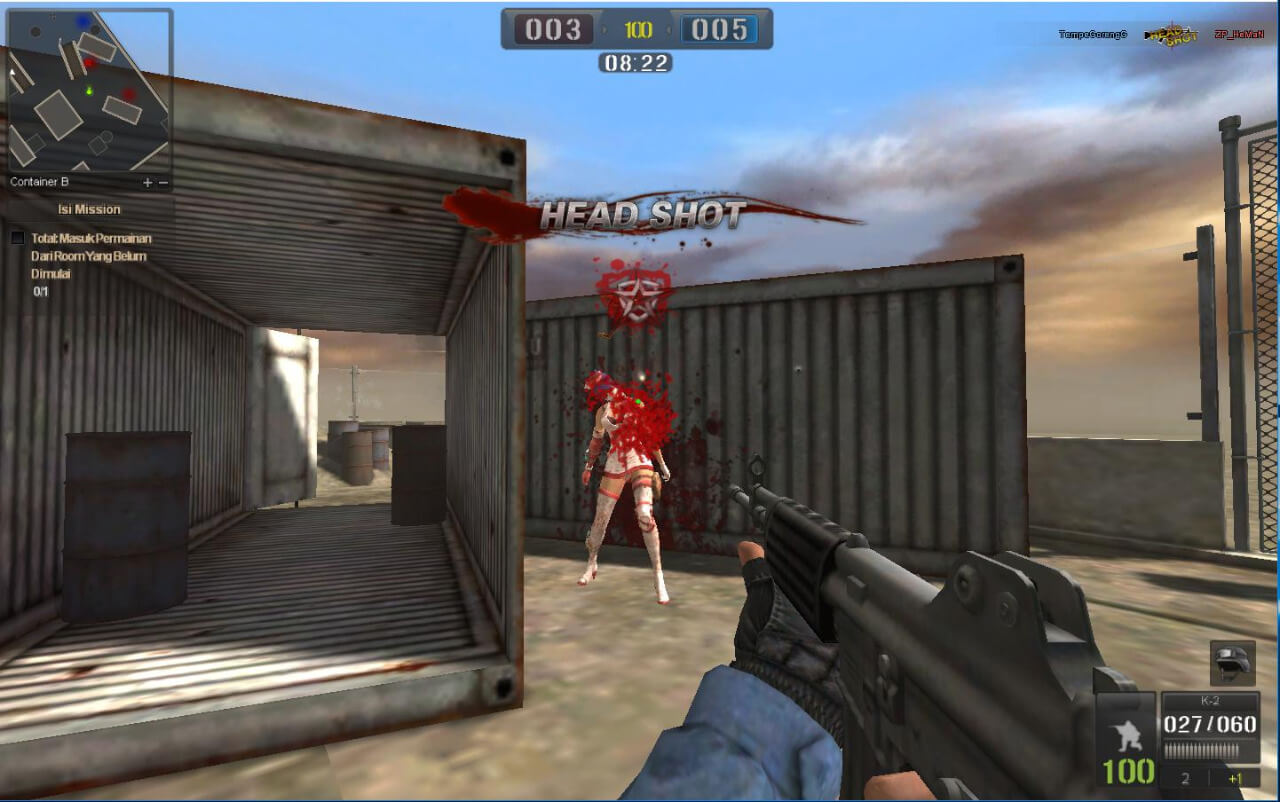Select the Container B map label
The height and width of the screenshot is (802, 1280).
[38, 182]
